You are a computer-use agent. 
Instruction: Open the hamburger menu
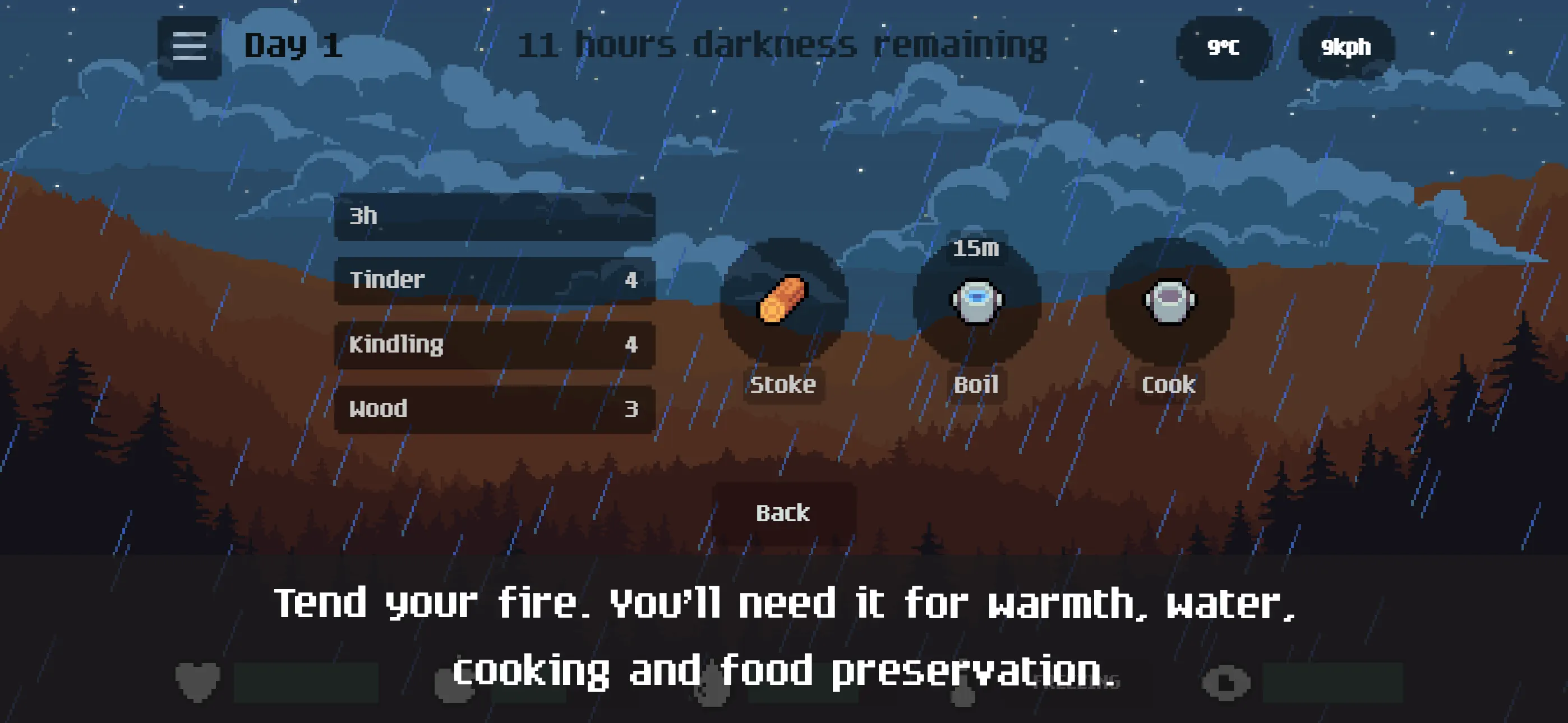point(188,44)
